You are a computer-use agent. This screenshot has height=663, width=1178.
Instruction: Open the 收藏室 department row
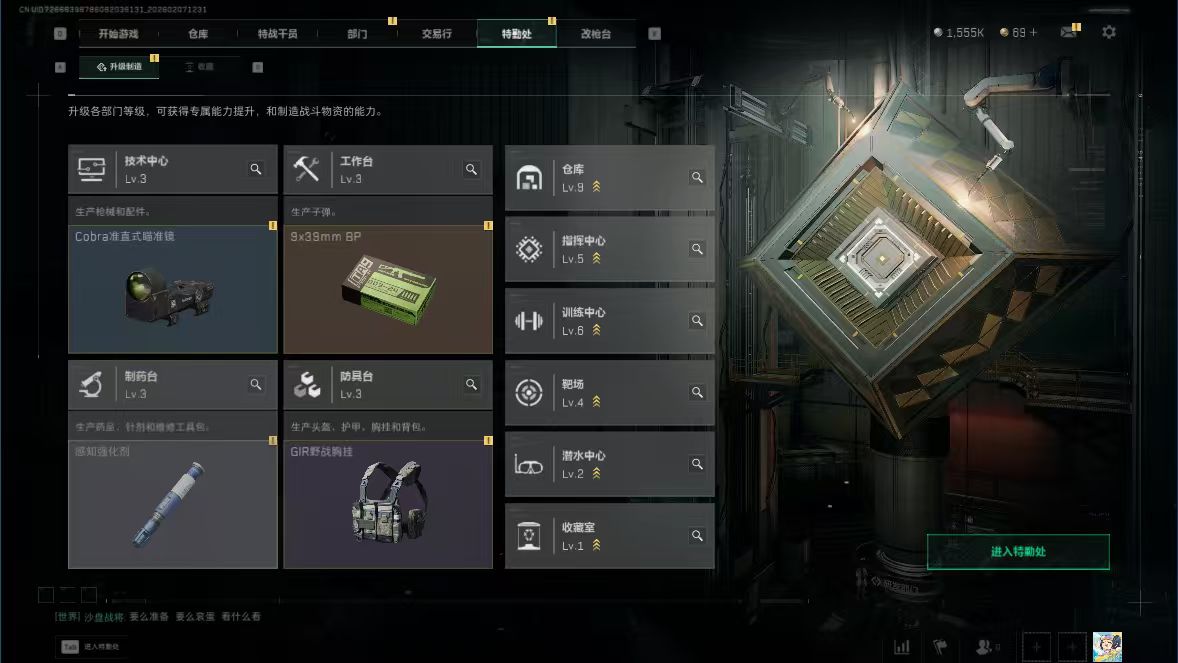pos(609,536)
